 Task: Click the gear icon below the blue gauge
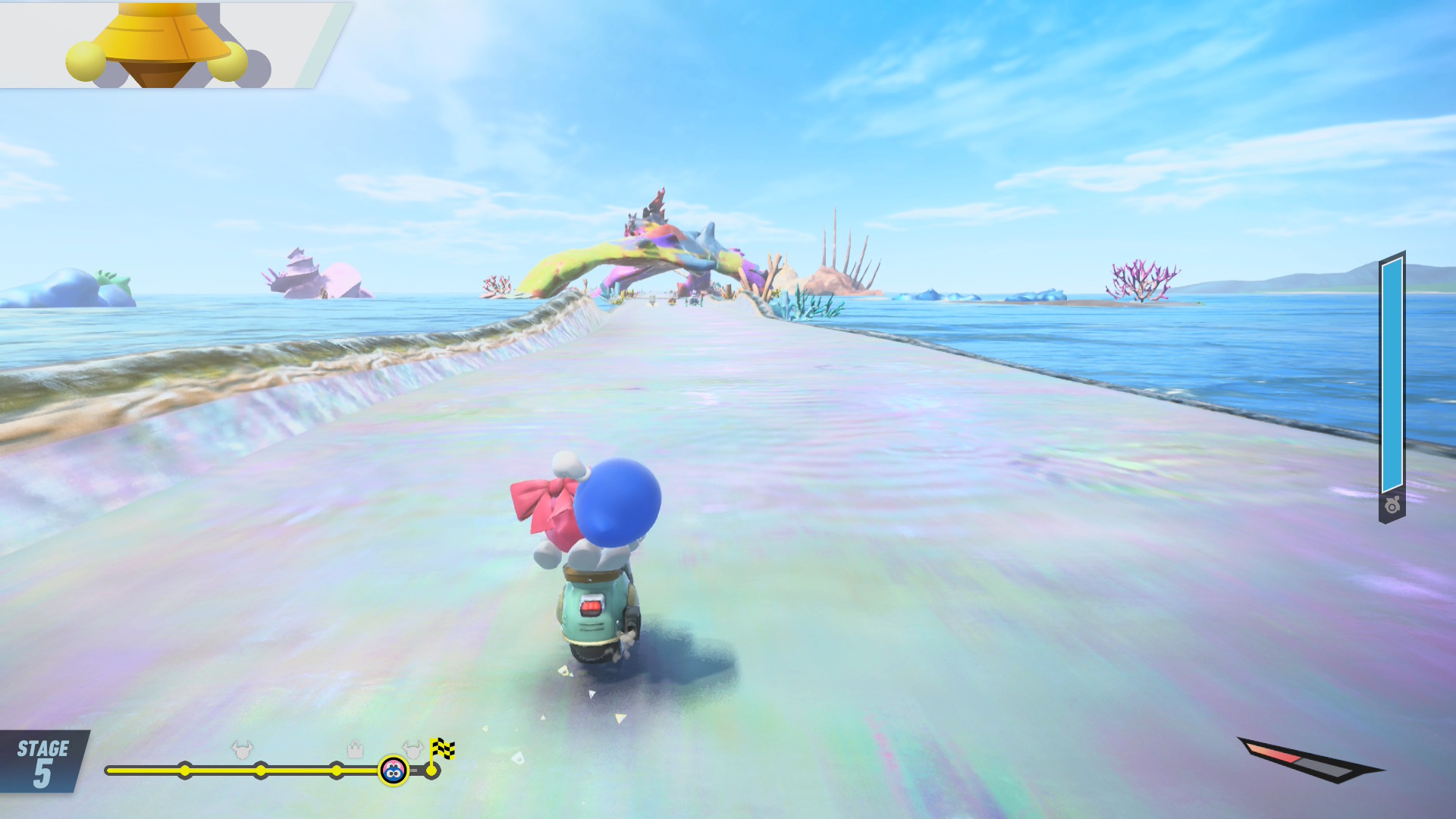[x=1392, y=506]
